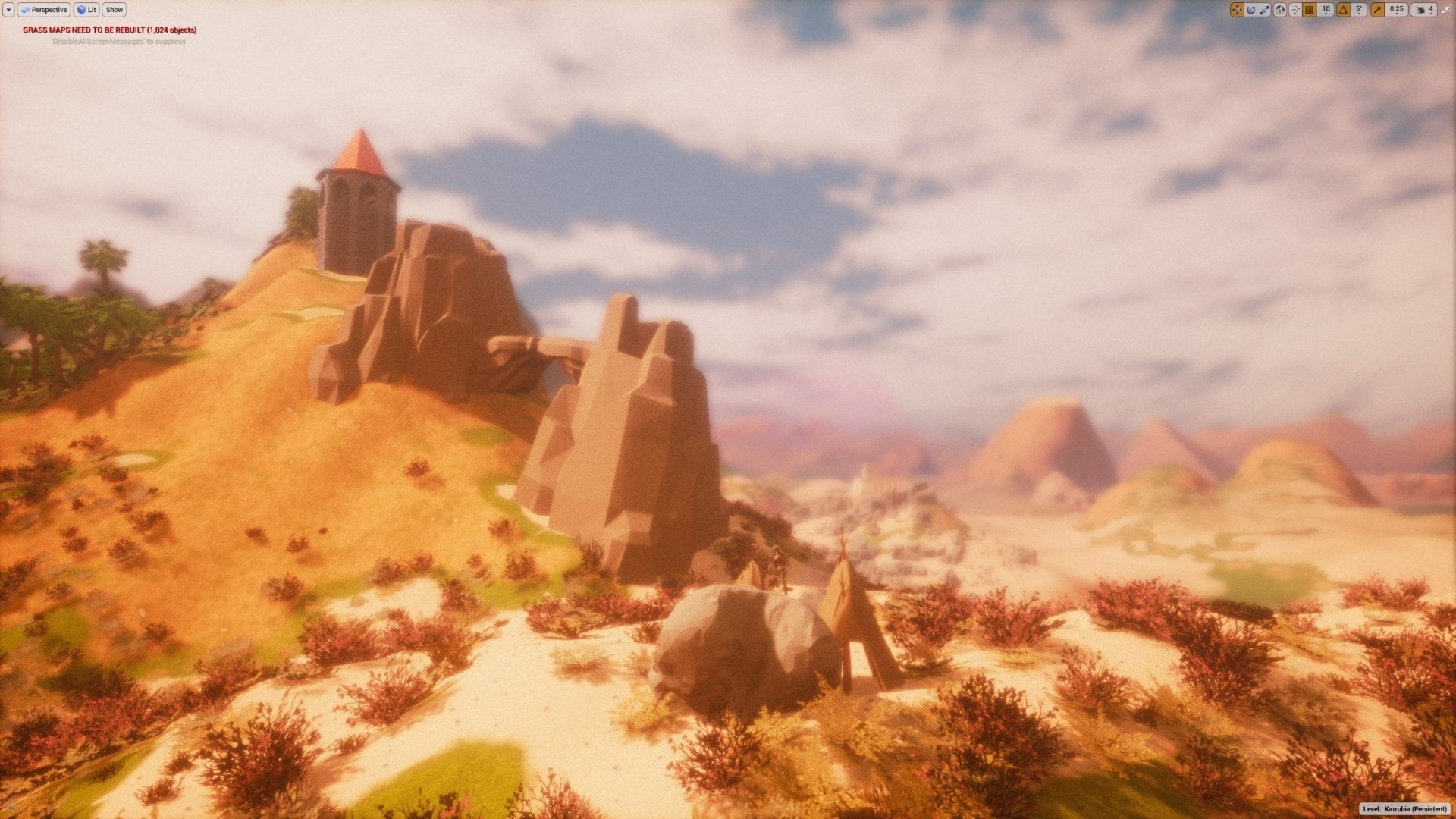Maximize or restore the viewport
This screenshot has width=1456, height=819.
point(1446,10)
